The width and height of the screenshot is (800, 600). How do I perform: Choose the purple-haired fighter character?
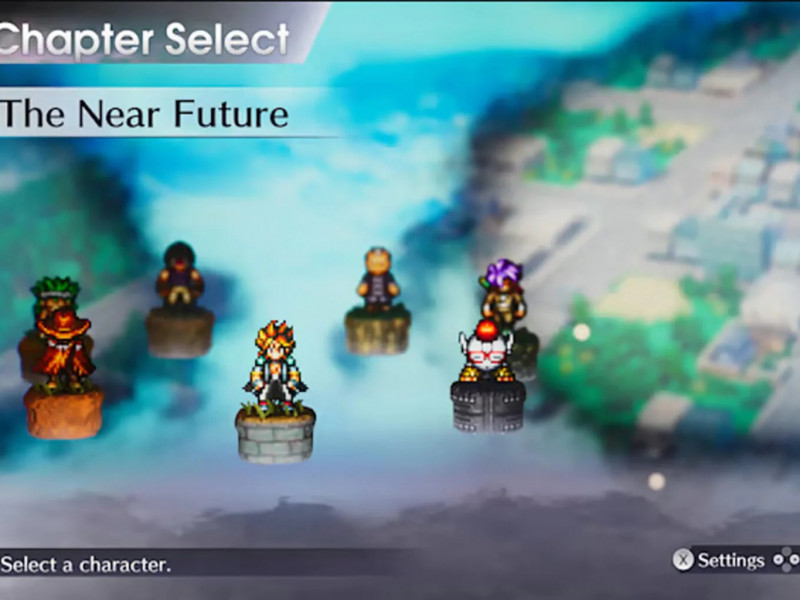pyautogui.click(x=500, y=289)
